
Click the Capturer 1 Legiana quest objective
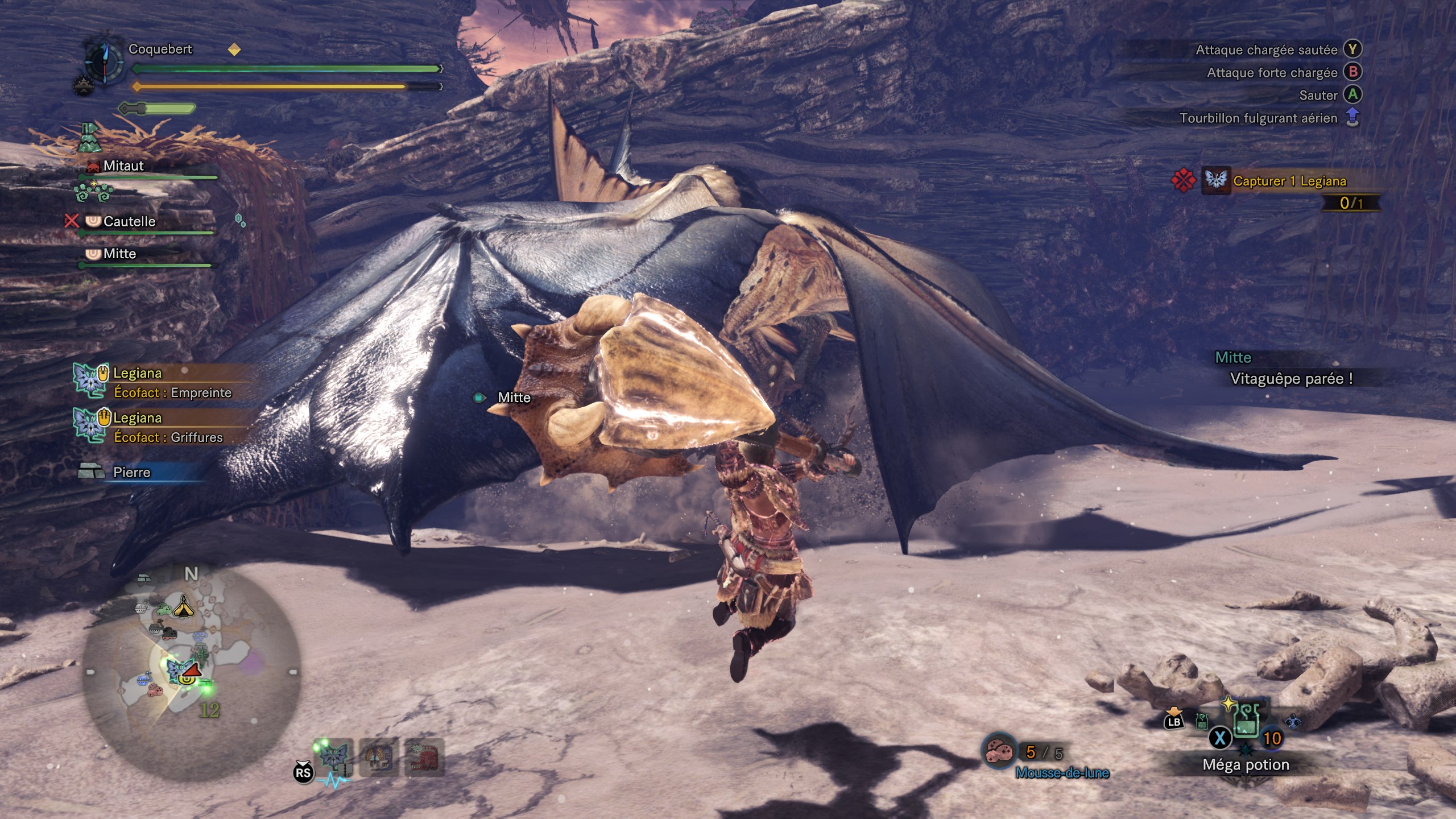pyautogui.click(x=1289, y=181)
